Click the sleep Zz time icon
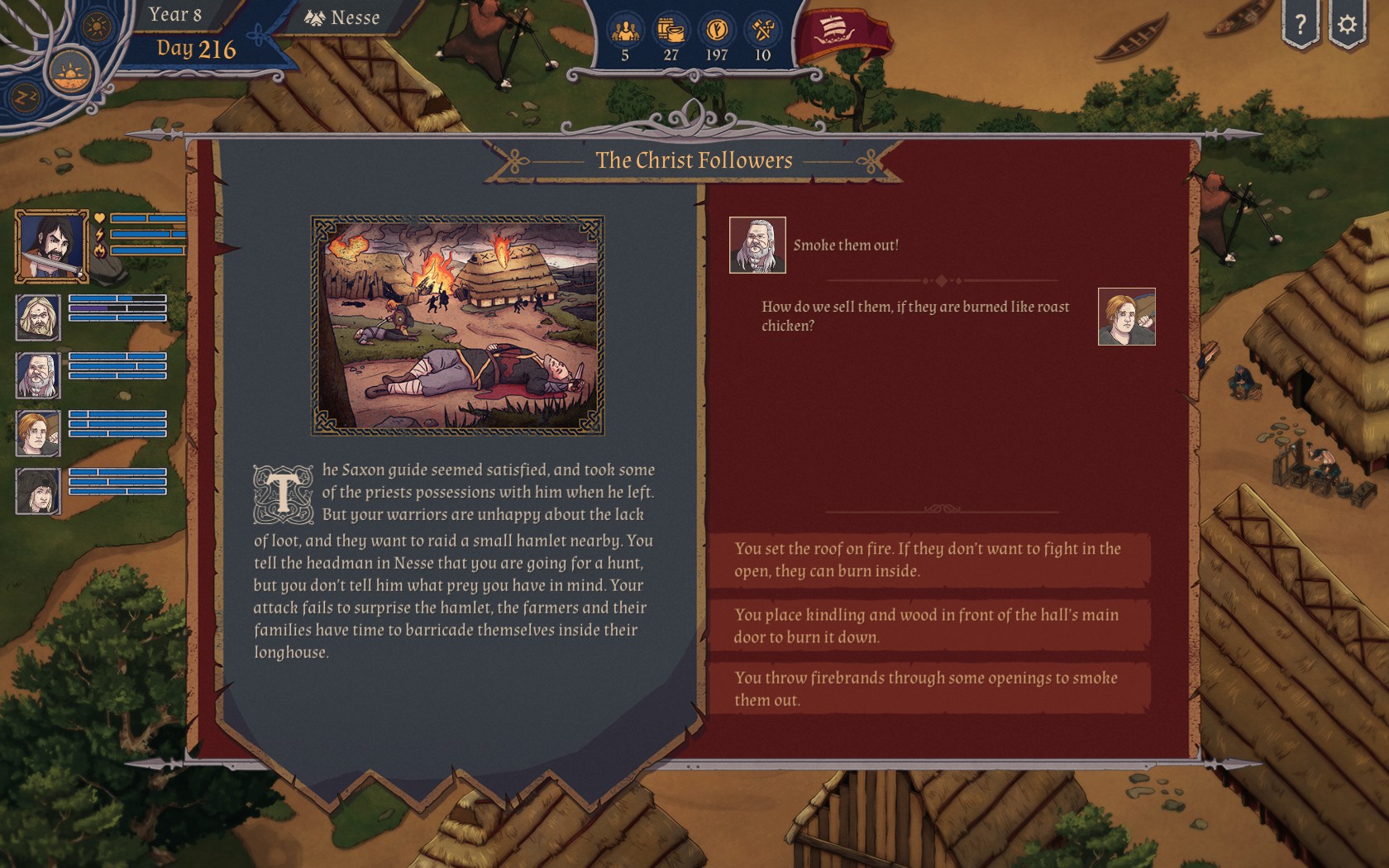This screenshot has width=1389, height=868. [x=26, y=98]
